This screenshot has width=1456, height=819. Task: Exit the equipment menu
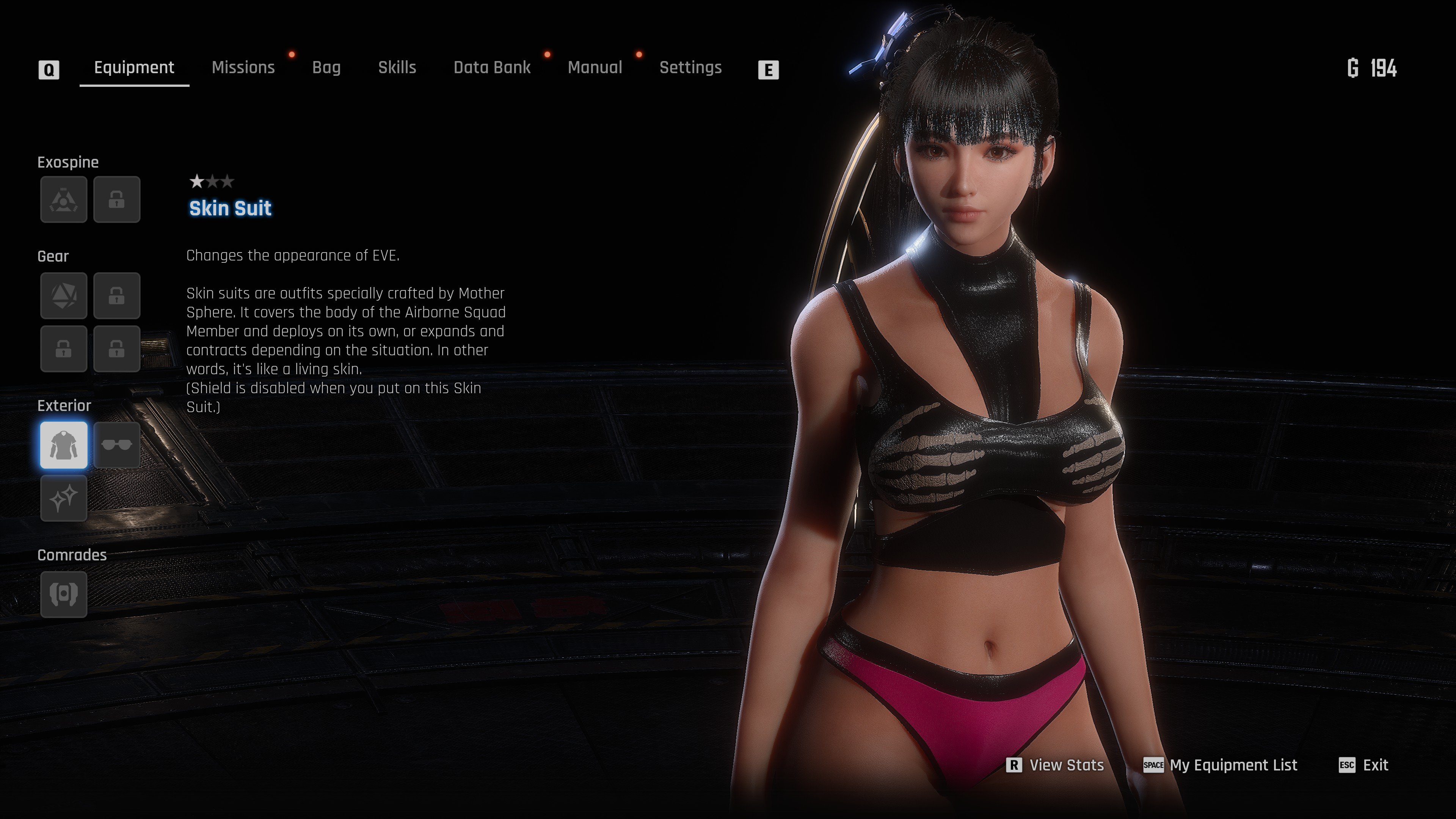point(1364,765)
